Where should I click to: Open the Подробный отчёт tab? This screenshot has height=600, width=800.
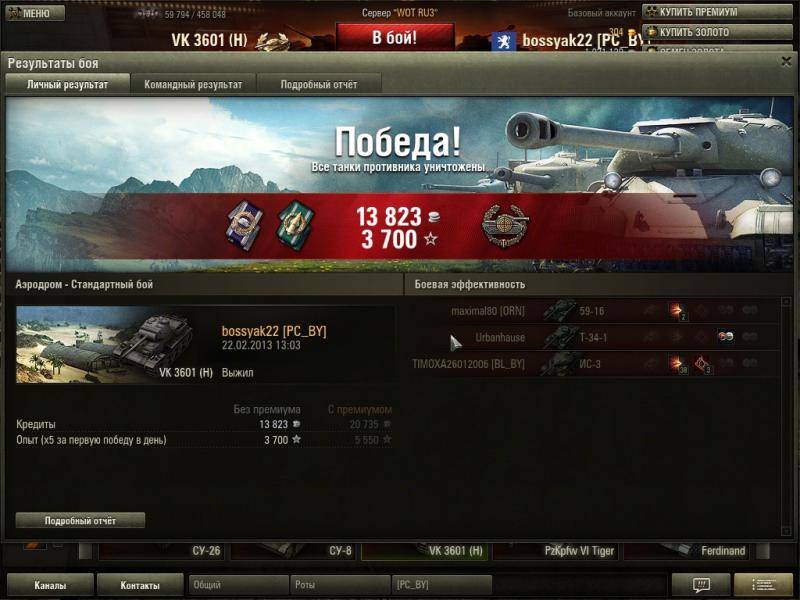point(318,85)
